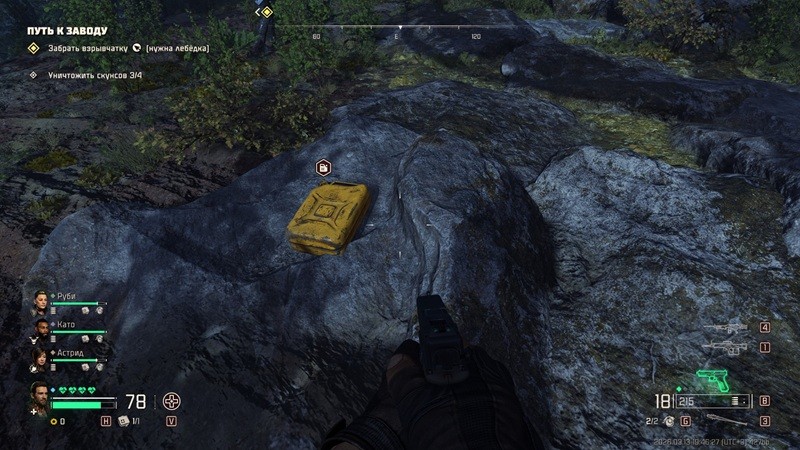Click the interact icon above the yellow jerrycan
The height and width of the screenshot is (450, 800).
pos(323,167)
